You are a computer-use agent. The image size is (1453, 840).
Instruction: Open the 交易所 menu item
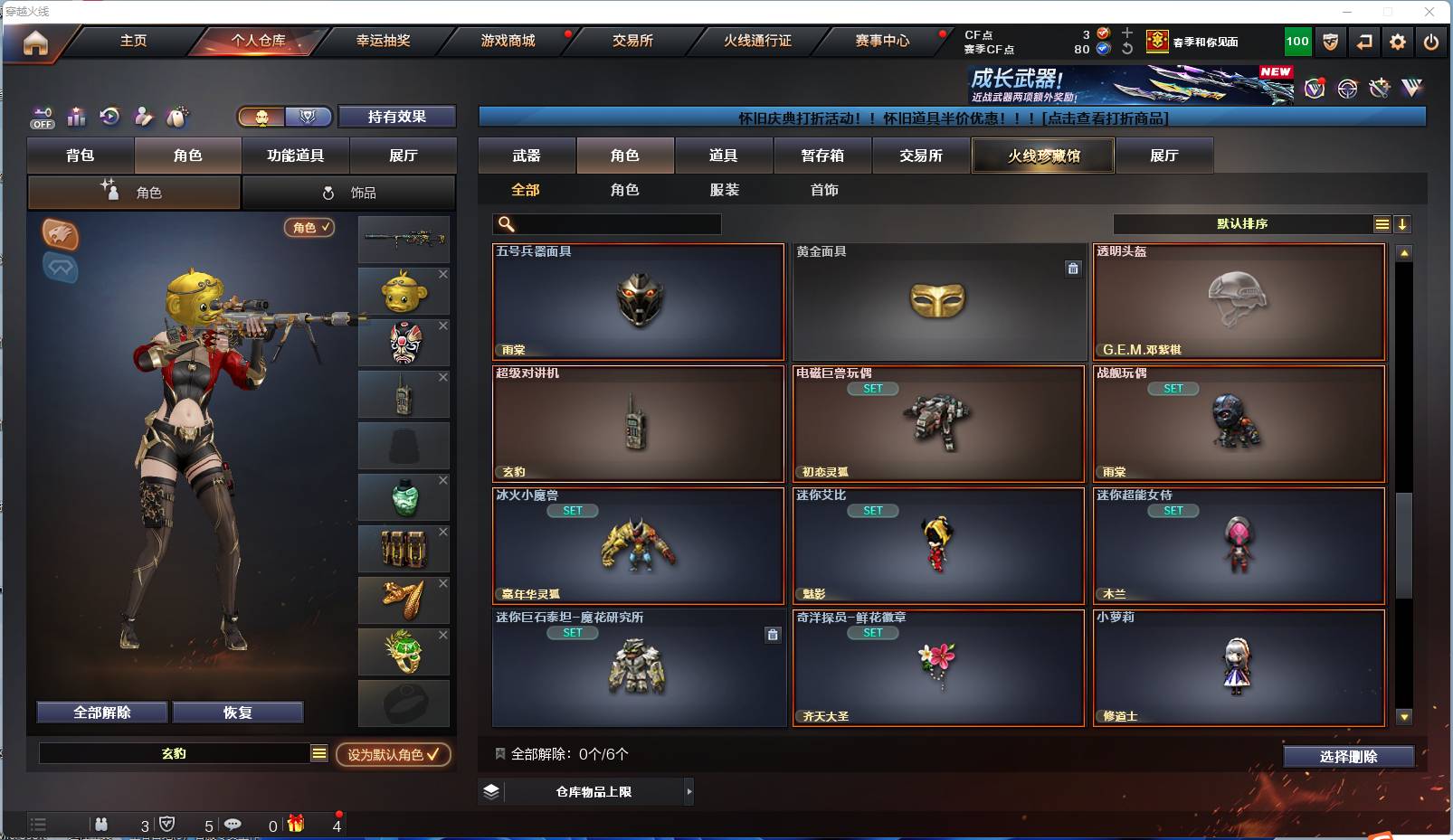point(634,42)
